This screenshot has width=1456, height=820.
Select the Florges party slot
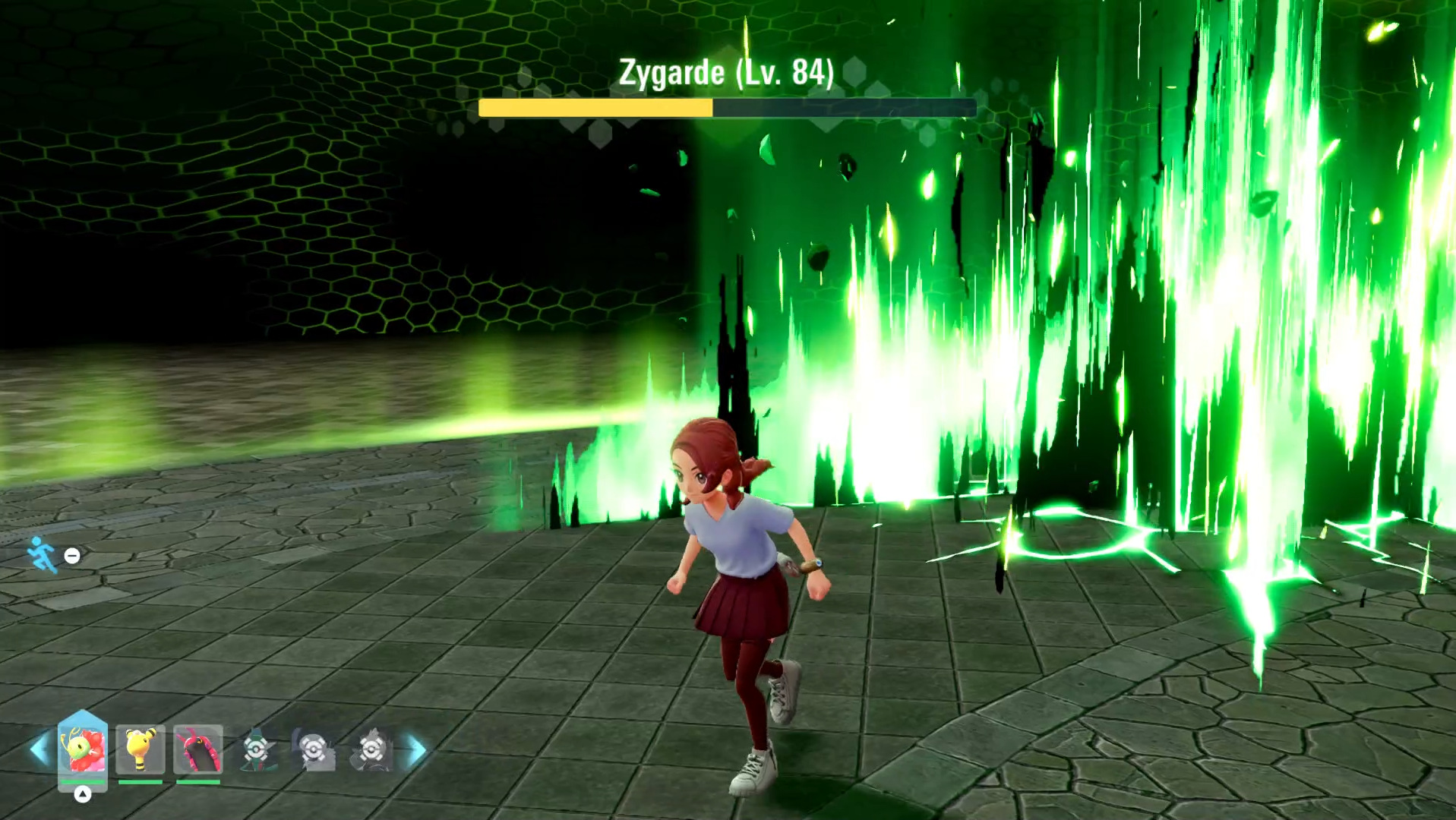coord(83,749)
